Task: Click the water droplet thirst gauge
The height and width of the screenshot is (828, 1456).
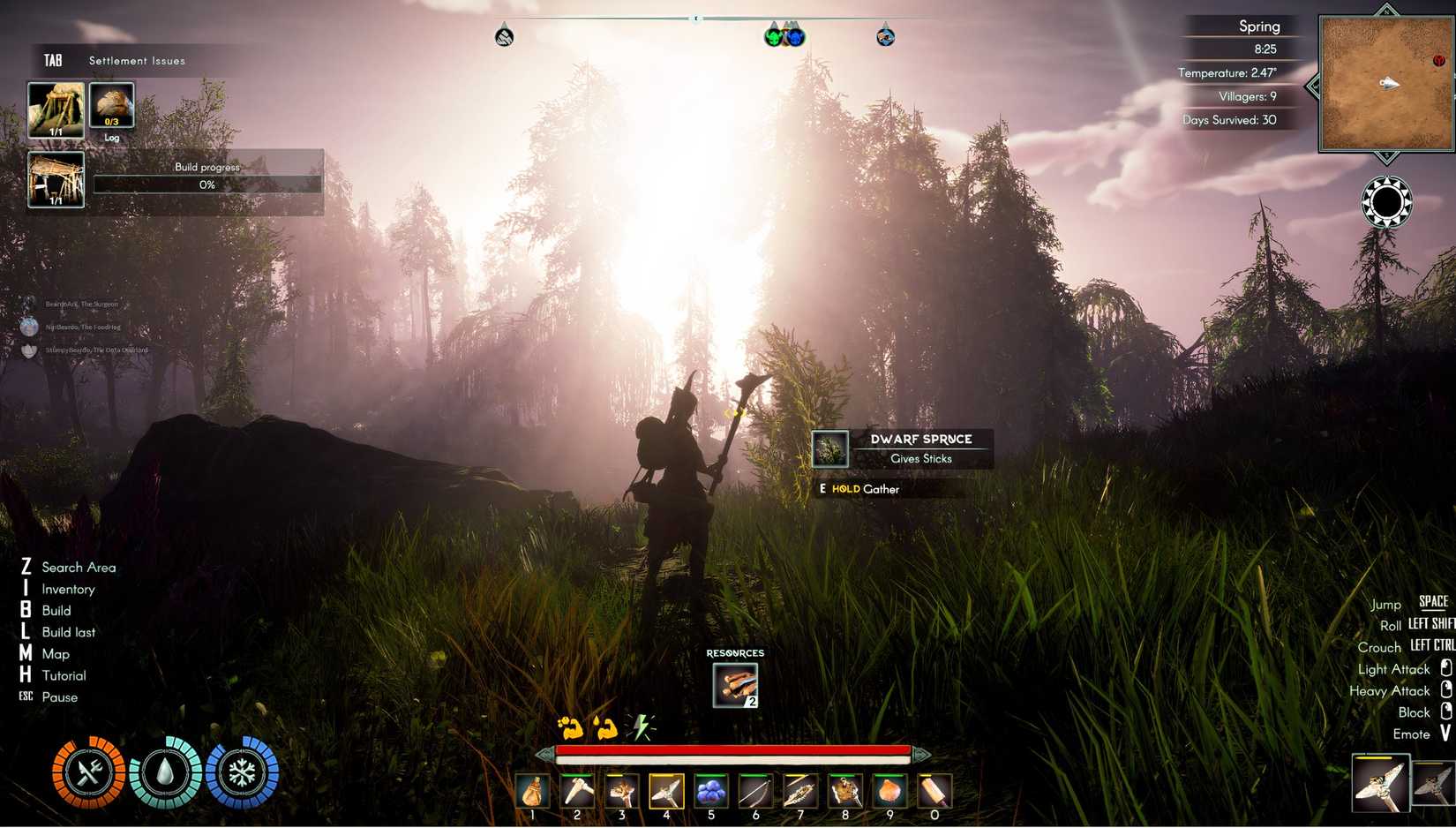Action: [x=164, y=771]
